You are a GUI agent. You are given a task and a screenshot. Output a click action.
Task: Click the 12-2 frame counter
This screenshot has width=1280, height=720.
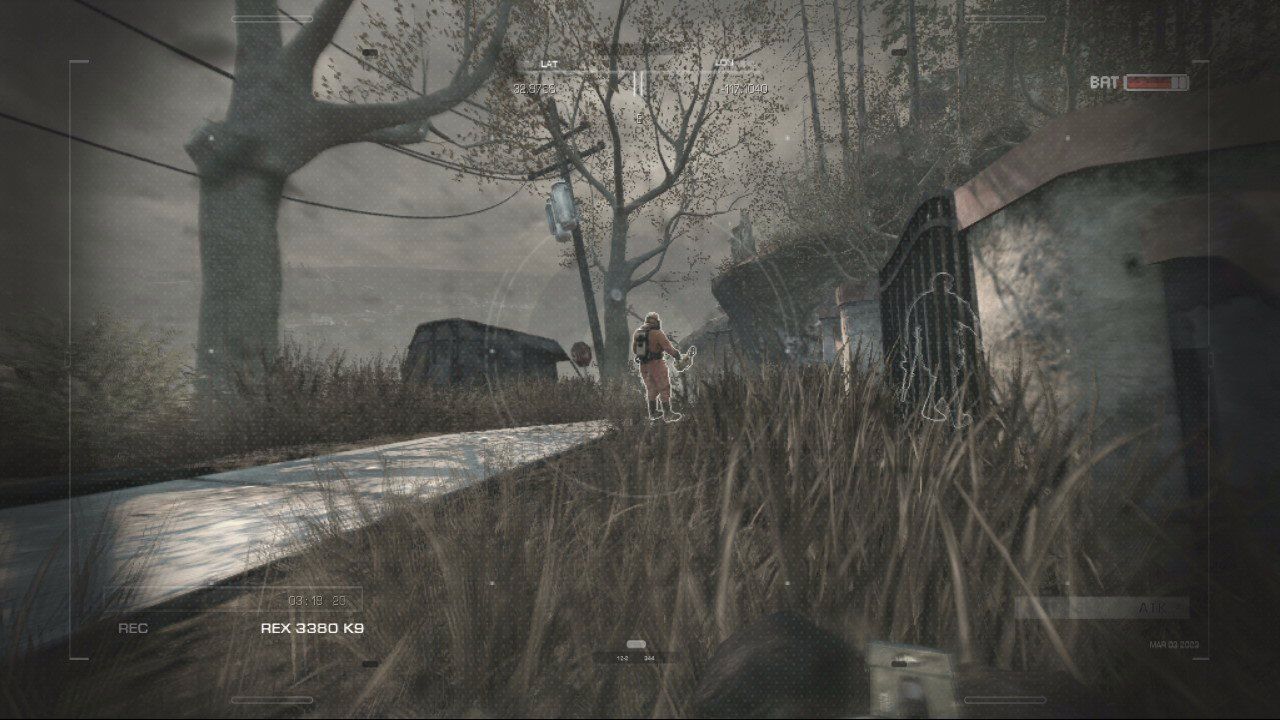coord(623,658)
